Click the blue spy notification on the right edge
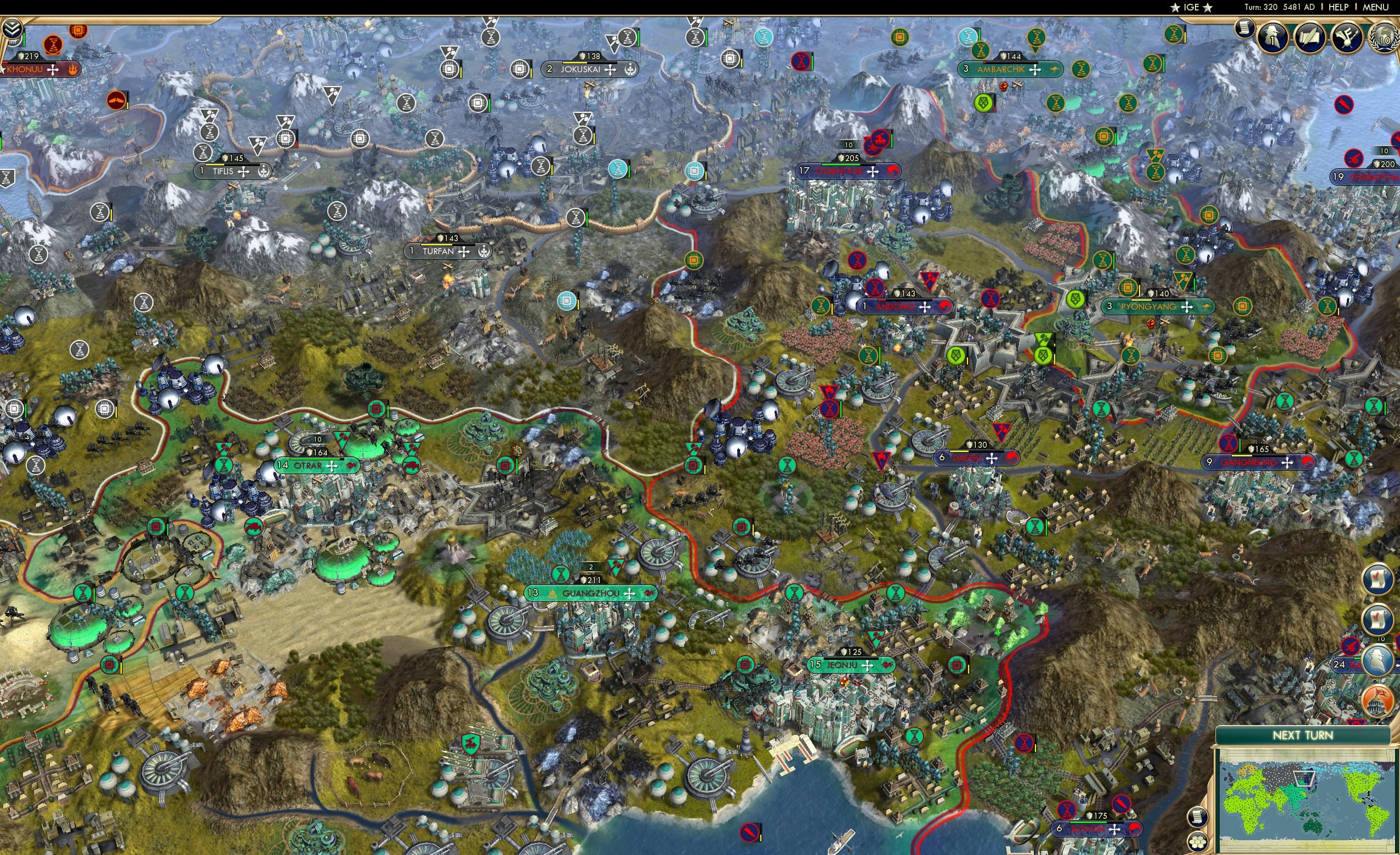The image size is (1400, 855). pyautogui.click(x=1378, y=660)
